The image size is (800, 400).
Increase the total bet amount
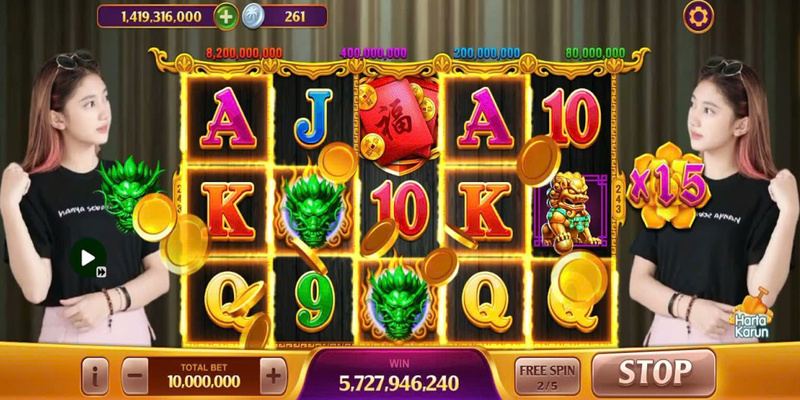point(272,375)
